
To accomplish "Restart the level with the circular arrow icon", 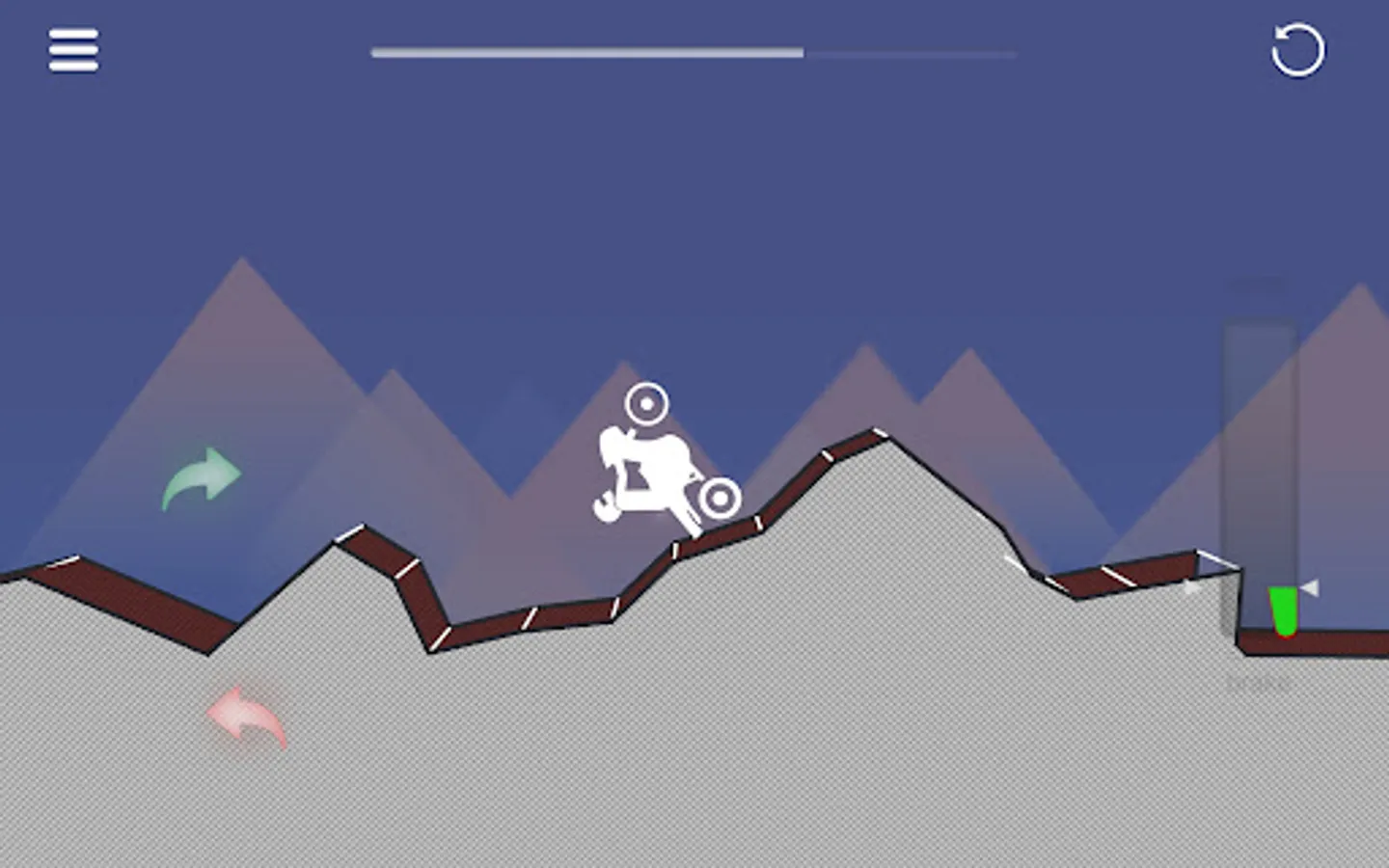I will tap(1295, 51).
